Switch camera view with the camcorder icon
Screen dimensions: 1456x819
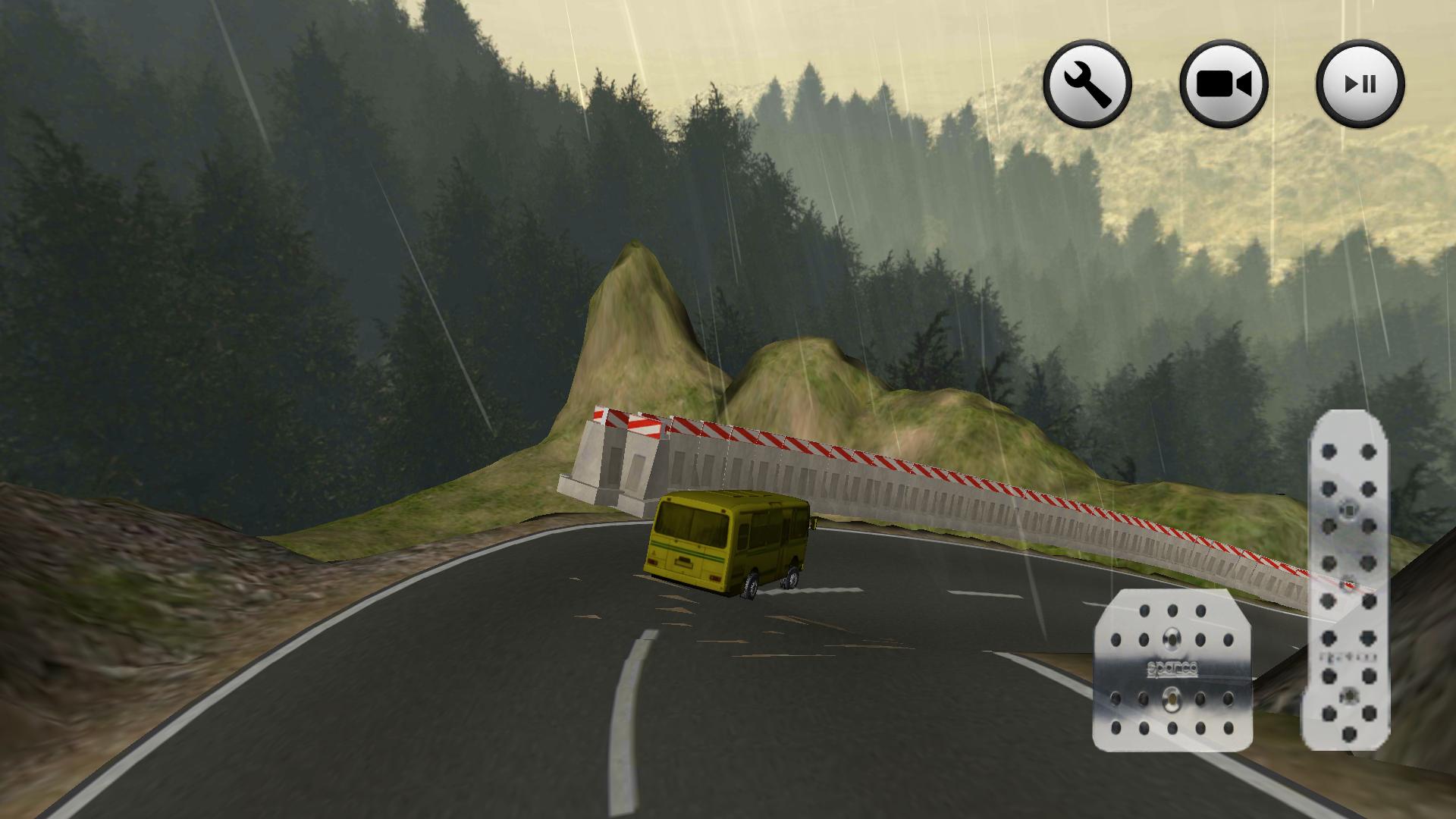click(x=1225, y=83)
